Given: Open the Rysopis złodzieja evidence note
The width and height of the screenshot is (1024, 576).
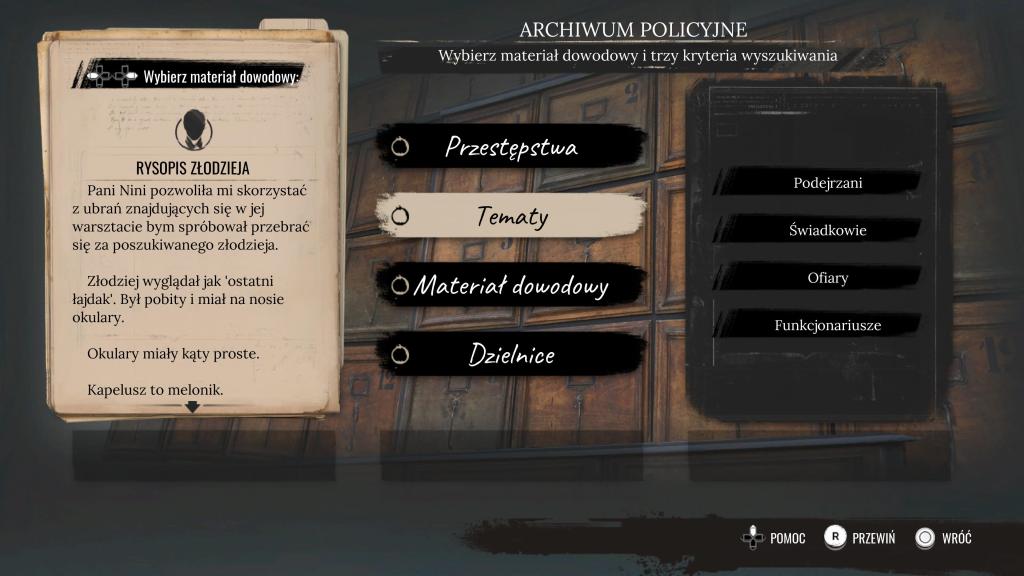Looking at the screenshot, I should click(192, 167).
